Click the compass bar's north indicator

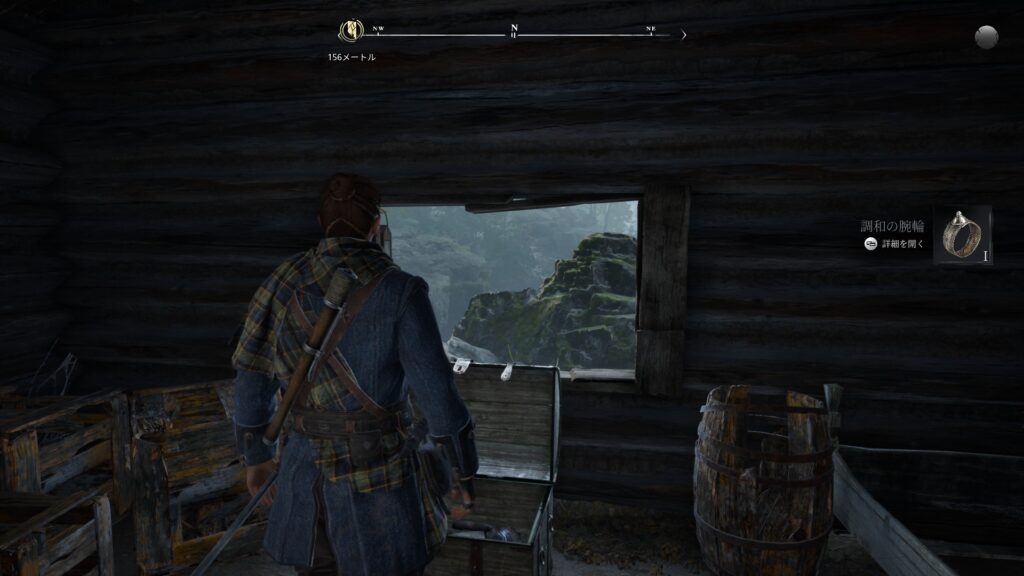(514, 30)
